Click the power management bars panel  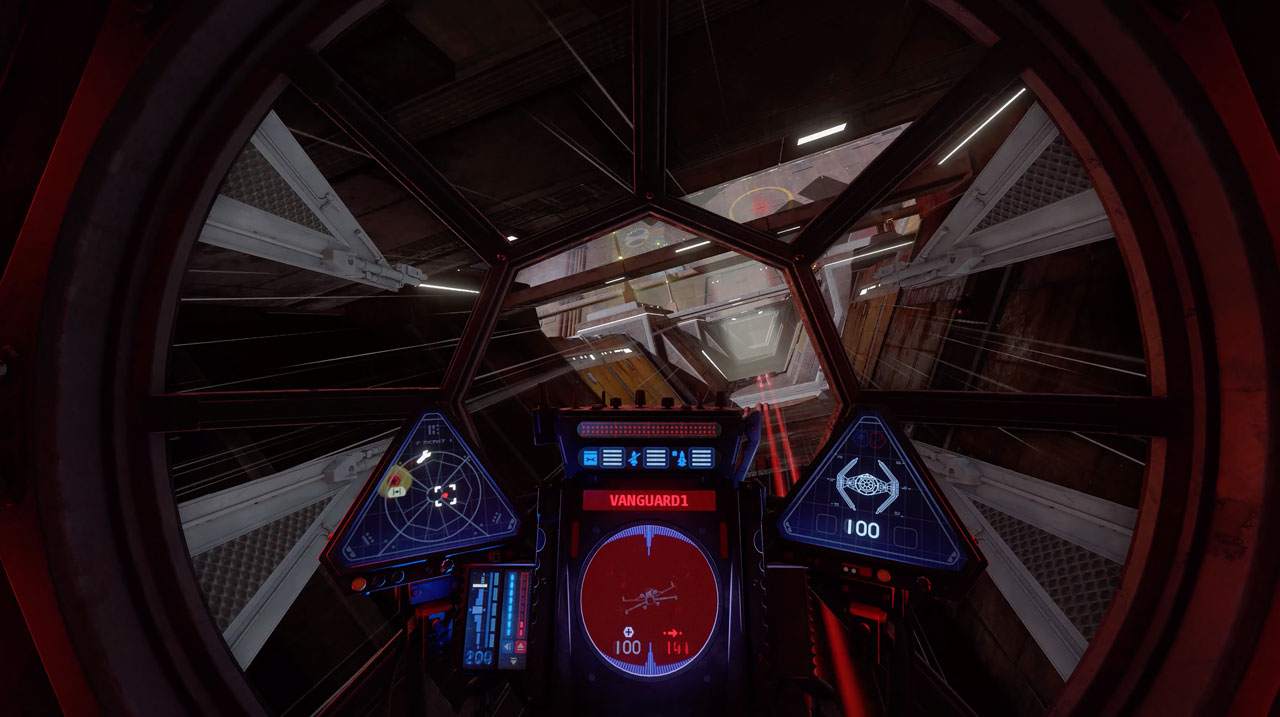click(496, 617)
